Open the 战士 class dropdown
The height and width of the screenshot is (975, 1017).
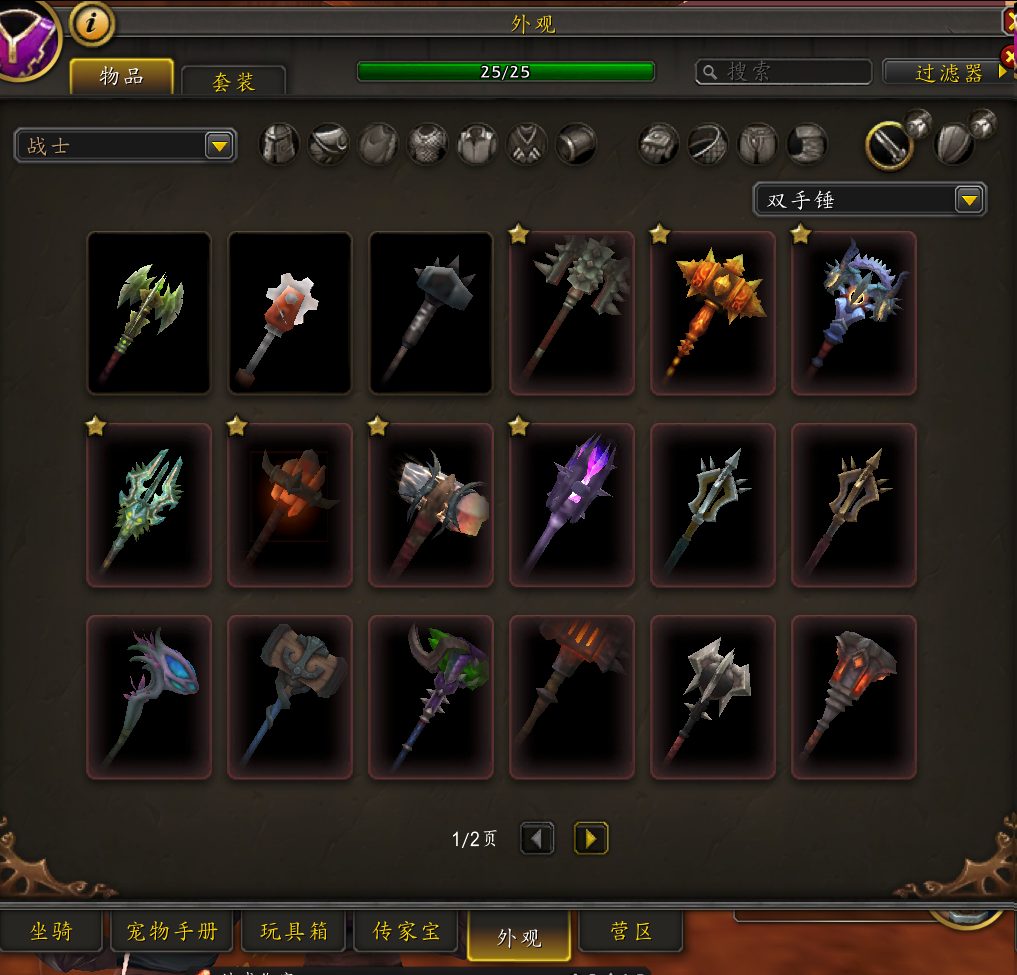point(125,146)
